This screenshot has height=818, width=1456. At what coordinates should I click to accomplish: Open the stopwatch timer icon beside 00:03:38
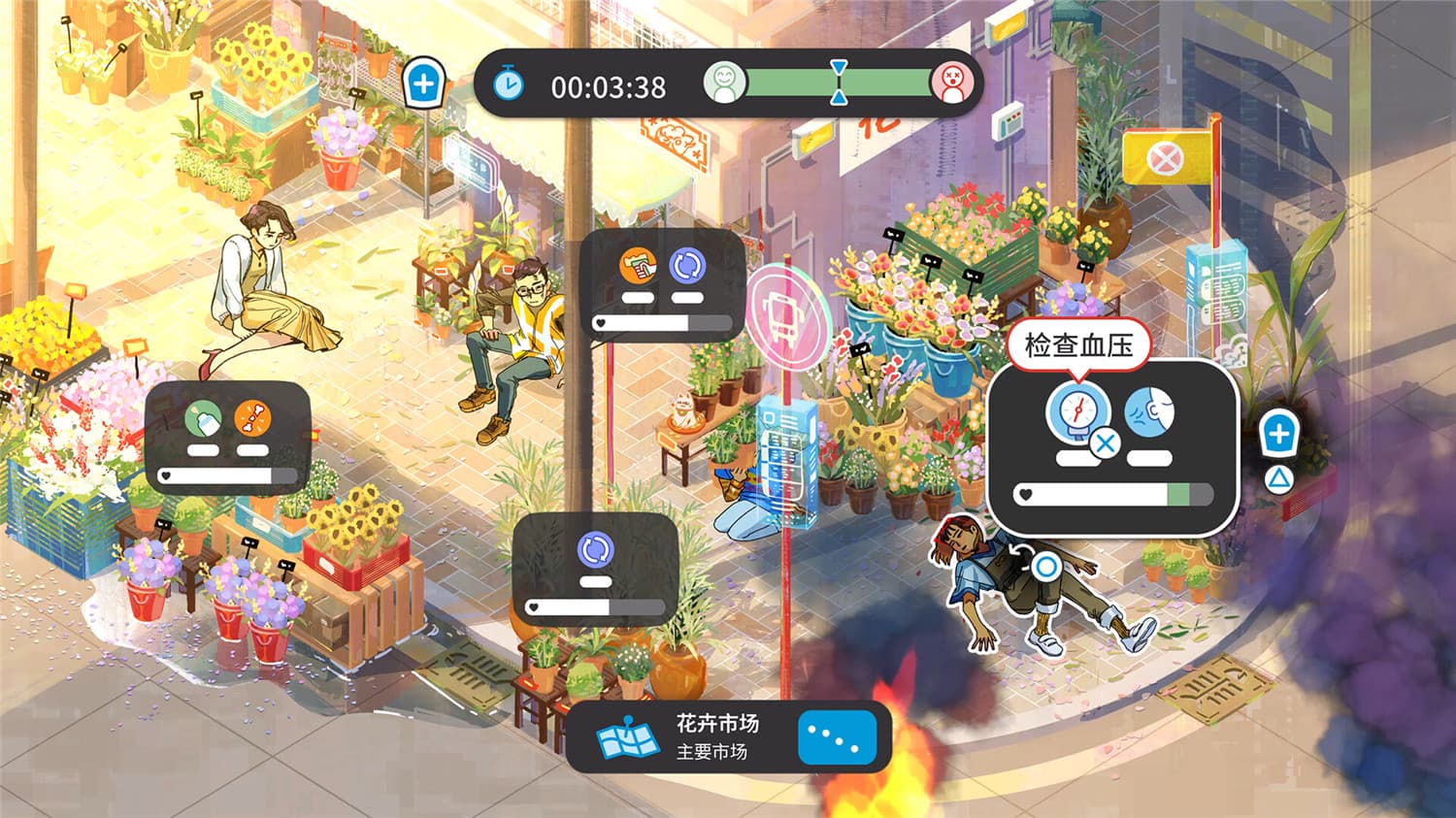tap(510, 85)
